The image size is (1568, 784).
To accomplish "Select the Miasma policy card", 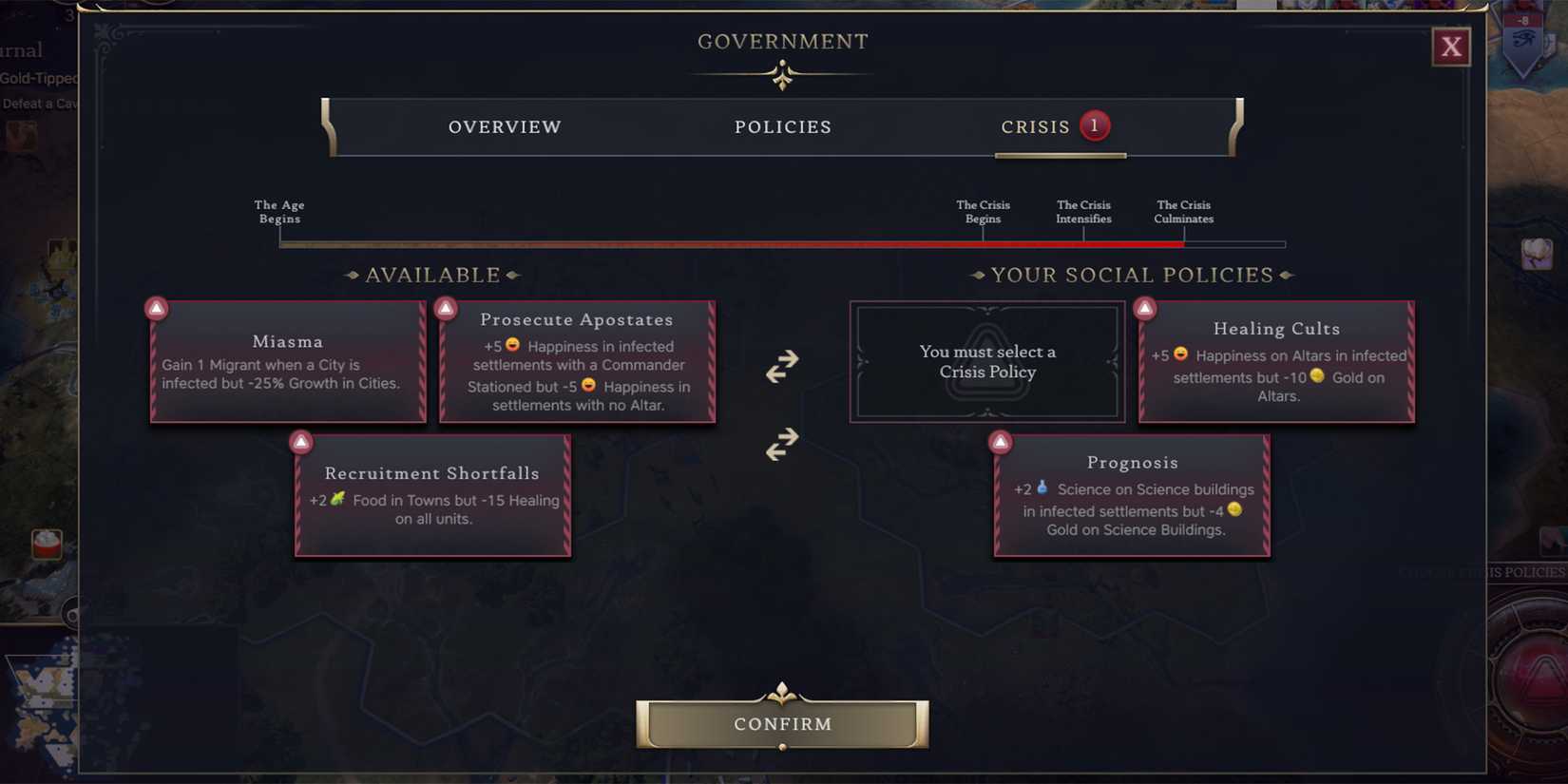I will point(287,361).
